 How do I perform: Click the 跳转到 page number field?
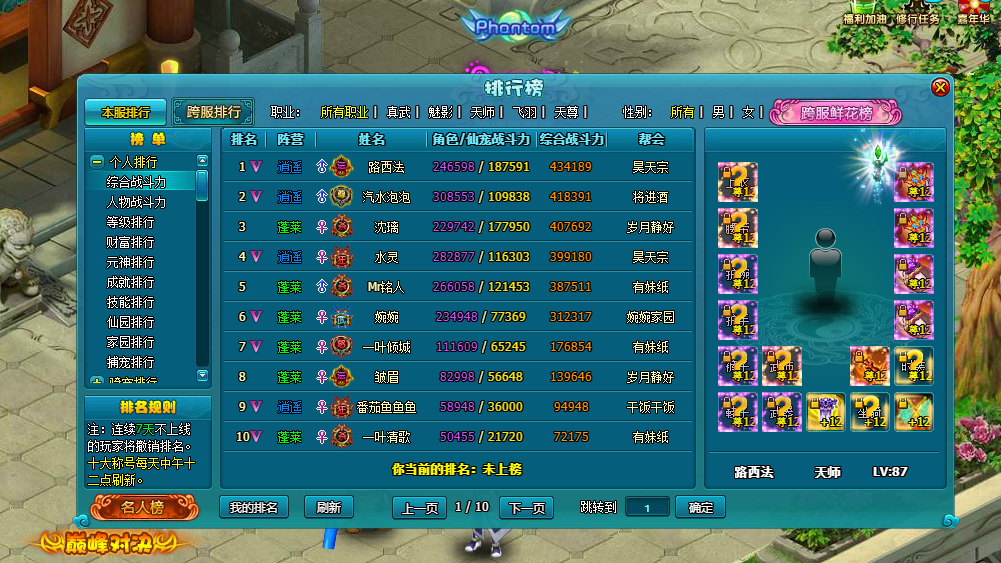click(647, 507)
